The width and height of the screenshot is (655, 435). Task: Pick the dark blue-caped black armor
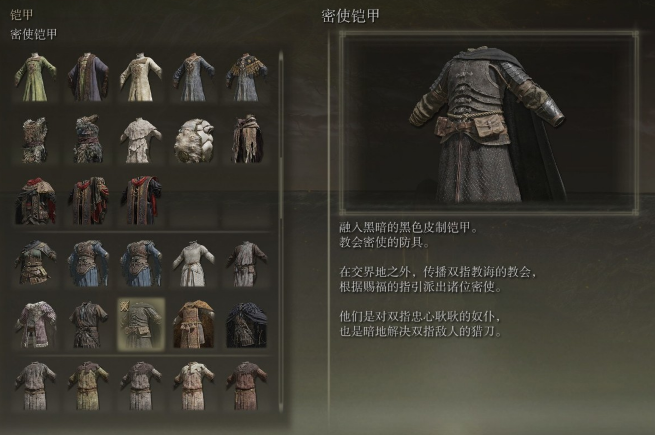(246, 322)
